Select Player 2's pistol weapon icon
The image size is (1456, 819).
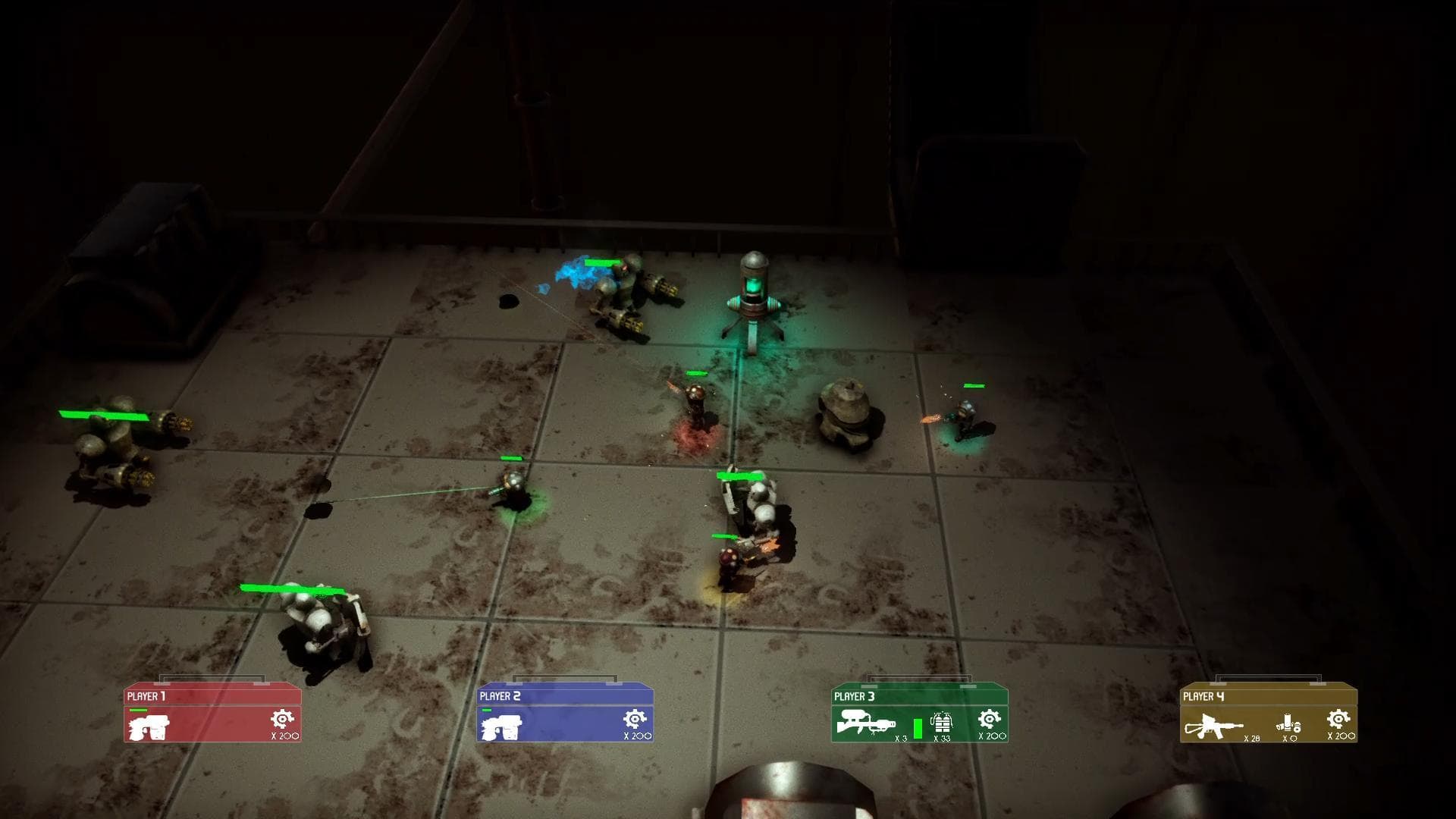click(501, 727)
